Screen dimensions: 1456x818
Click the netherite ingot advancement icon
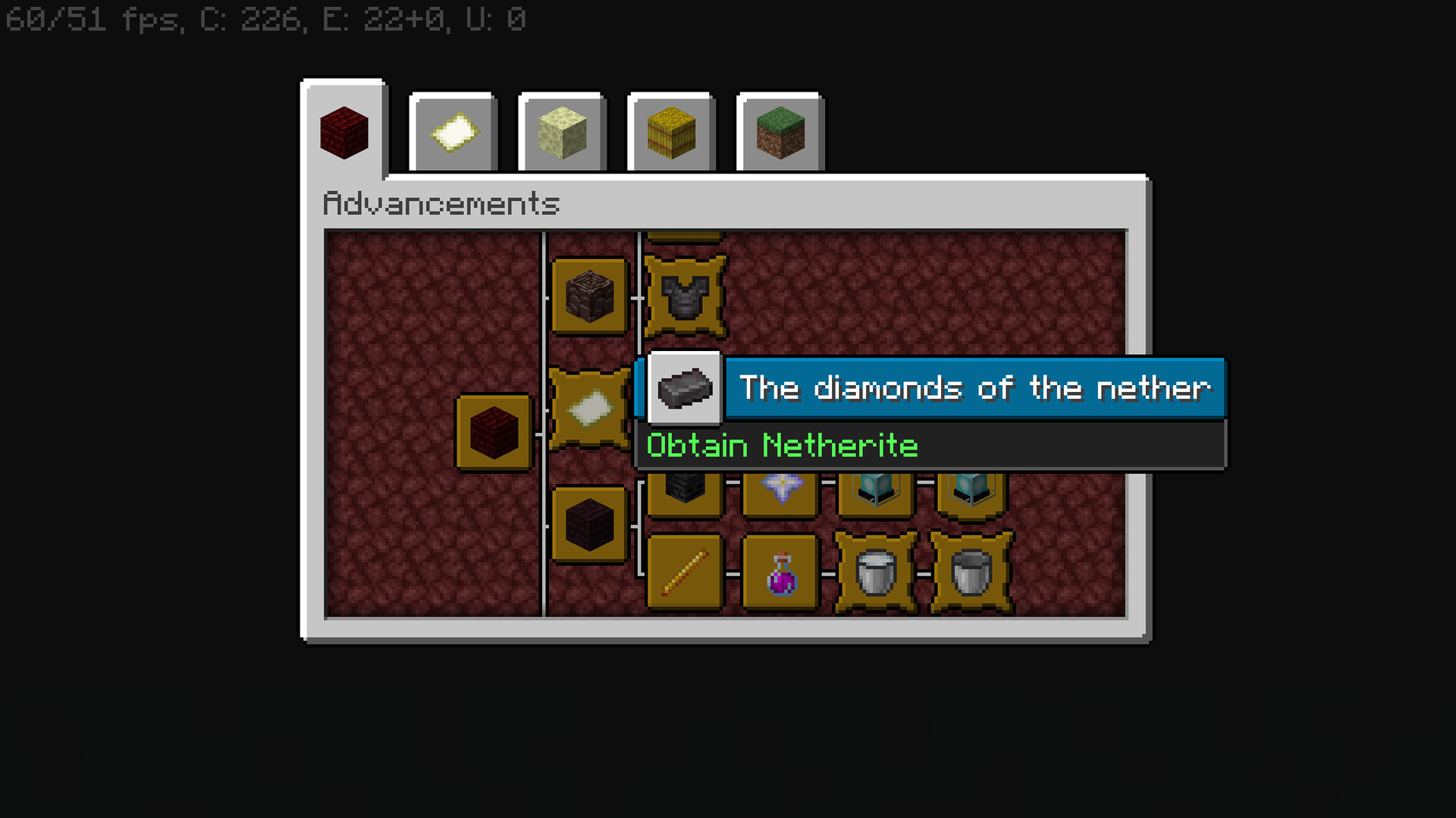pyautogui.click(x=685, y=389)
